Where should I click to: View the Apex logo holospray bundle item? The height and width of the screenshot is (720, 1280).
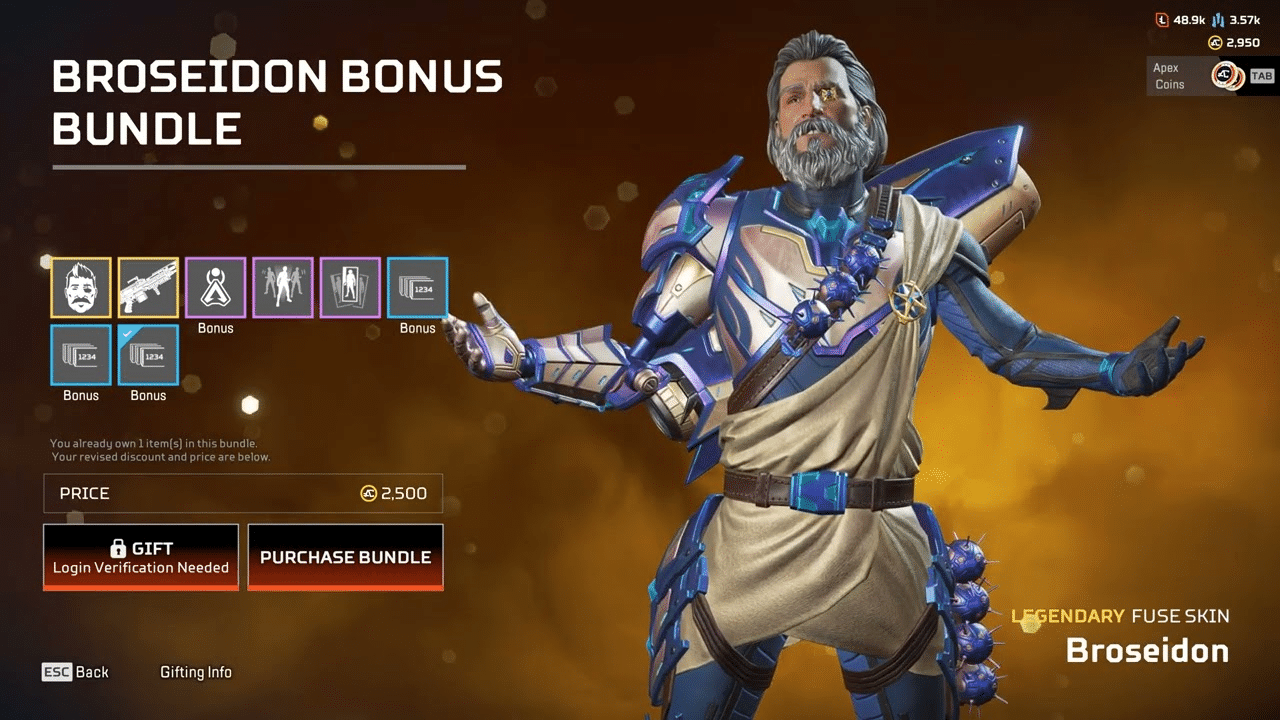click(x=216, y=287)
